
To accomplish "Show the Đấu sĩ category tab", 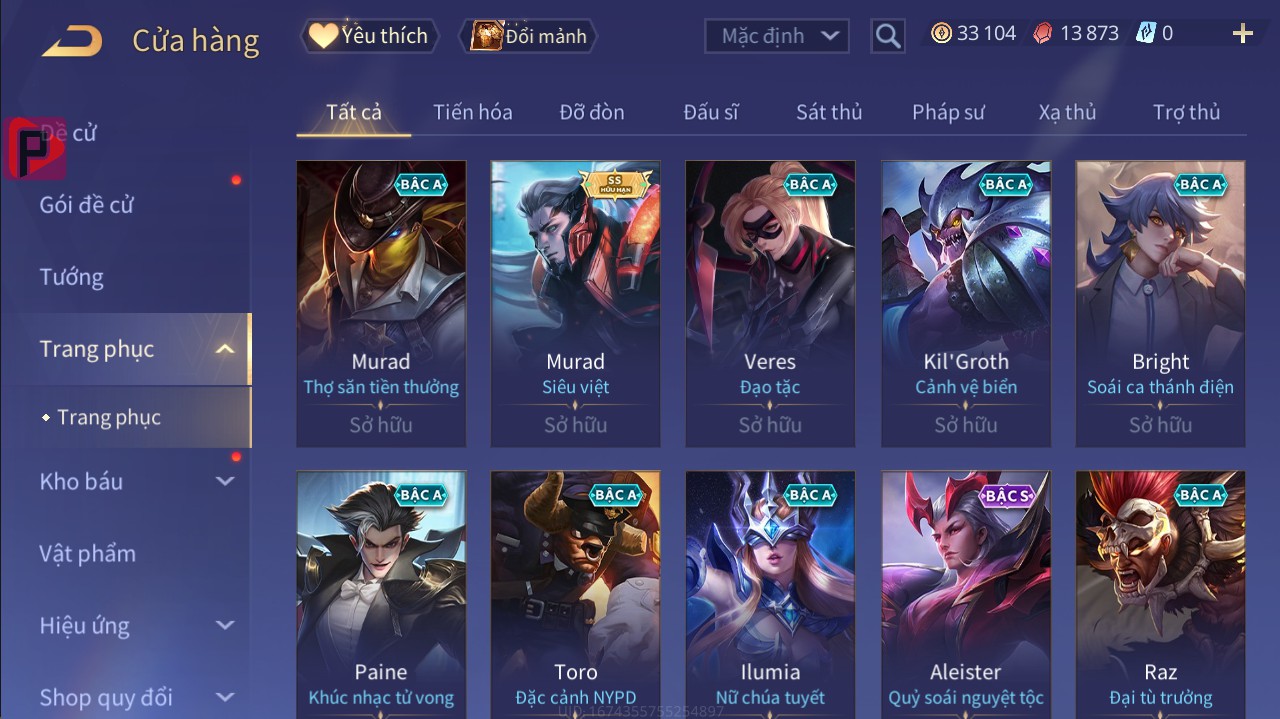I will pyautogui.click(x=711, y=112).
